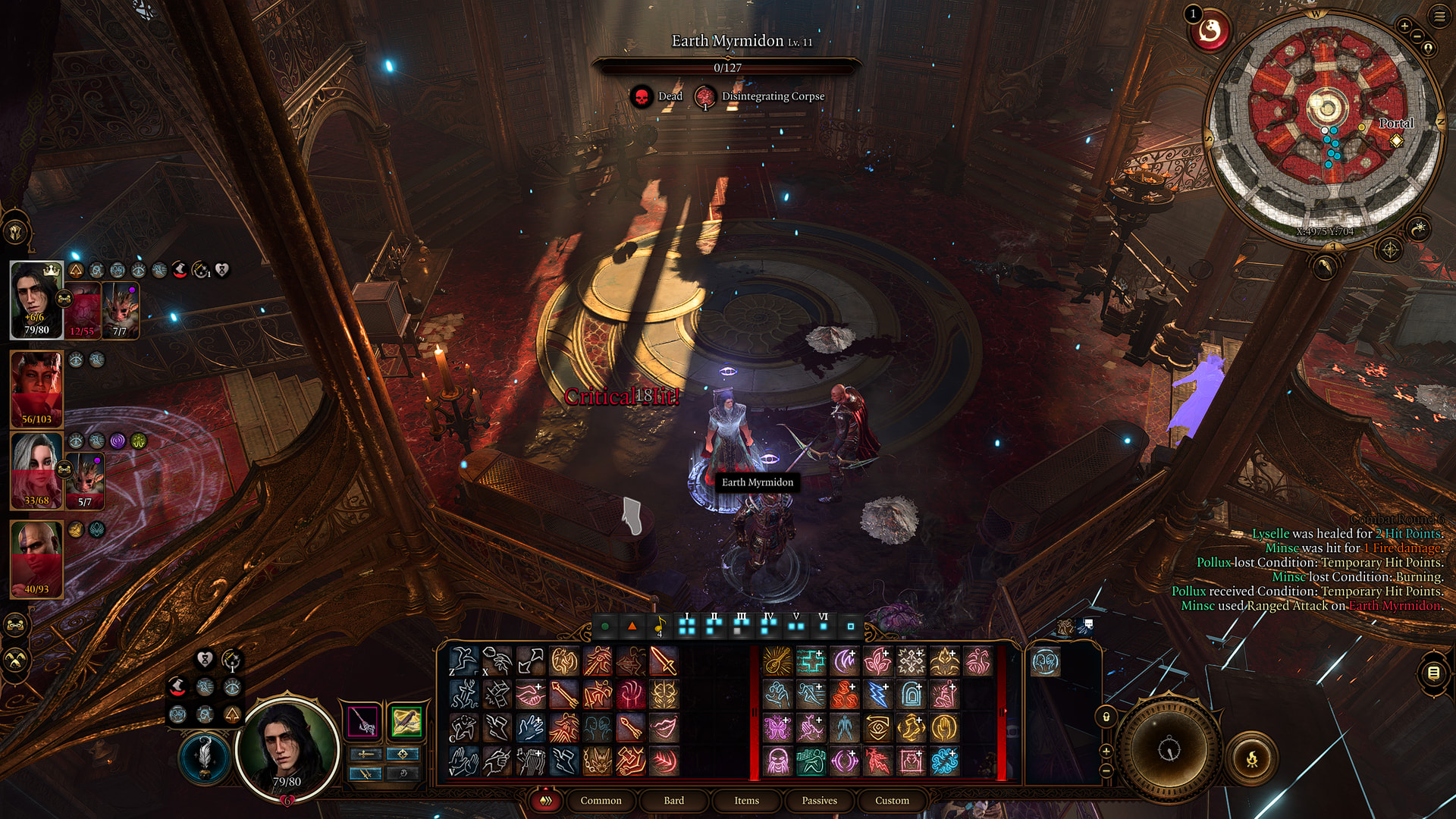Filter spells by level I slots
Screen dimensions: 1456x819
[x=687, y=626]
